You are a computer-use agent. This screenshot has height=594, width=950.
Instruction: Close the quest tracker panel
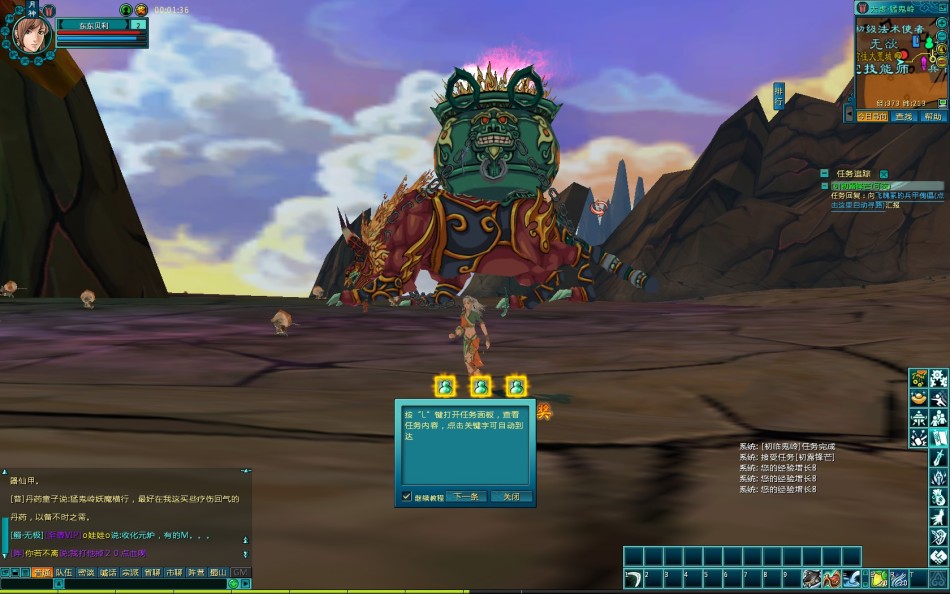coord(883,174)
